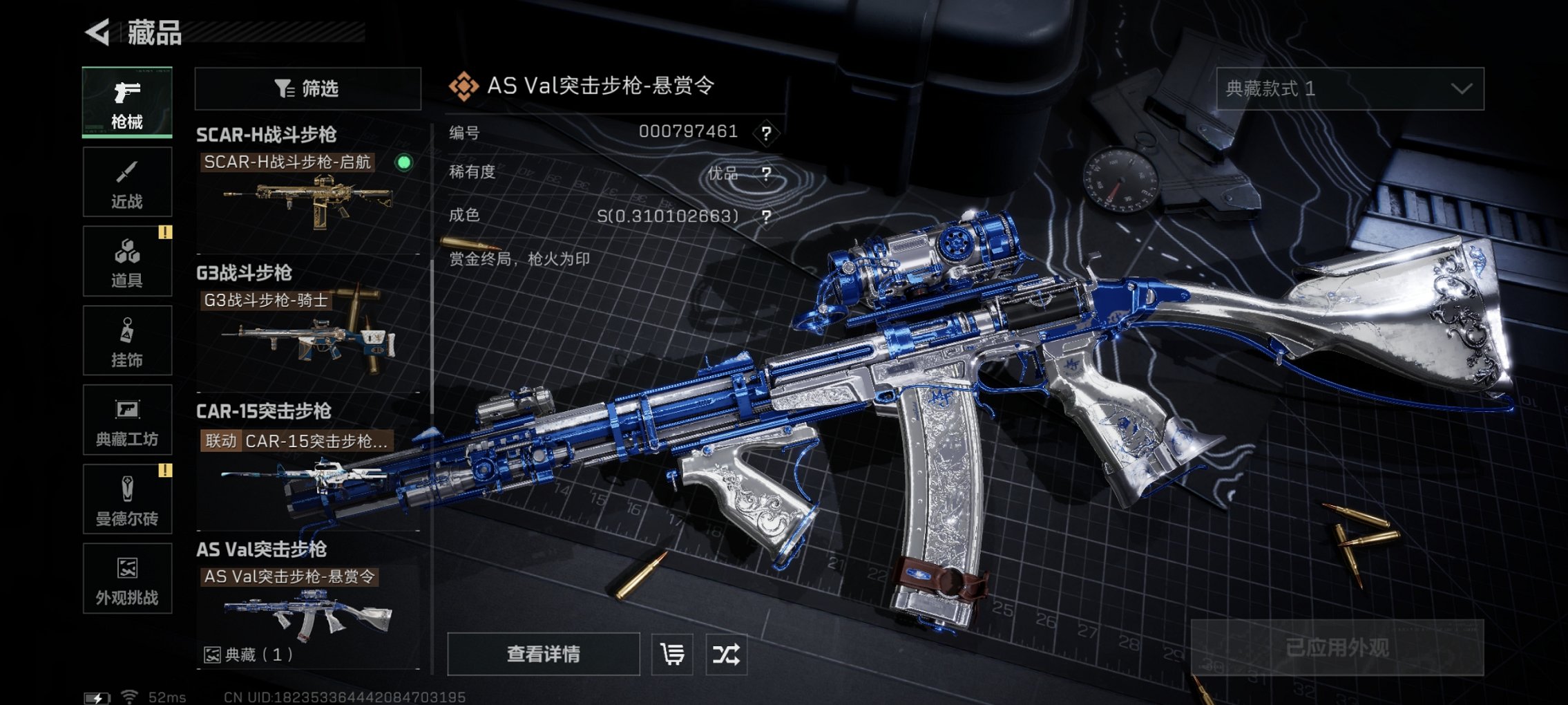1568x705 pixels.
Task: Open the 筛选 filter panel
Action: [x=308, y=89]
